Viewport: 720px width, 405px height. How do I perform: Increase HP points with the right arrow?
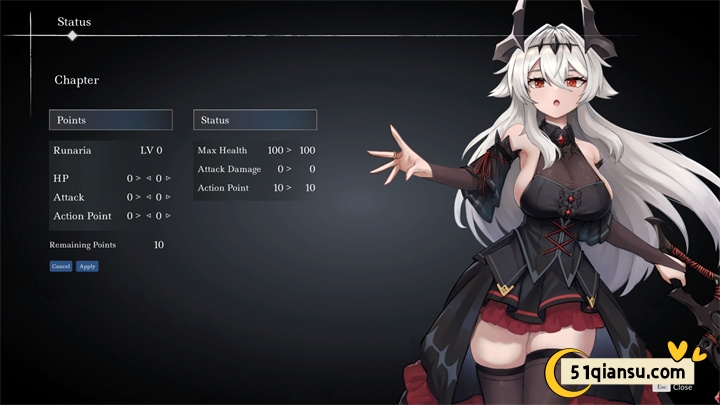coord(168,178)
